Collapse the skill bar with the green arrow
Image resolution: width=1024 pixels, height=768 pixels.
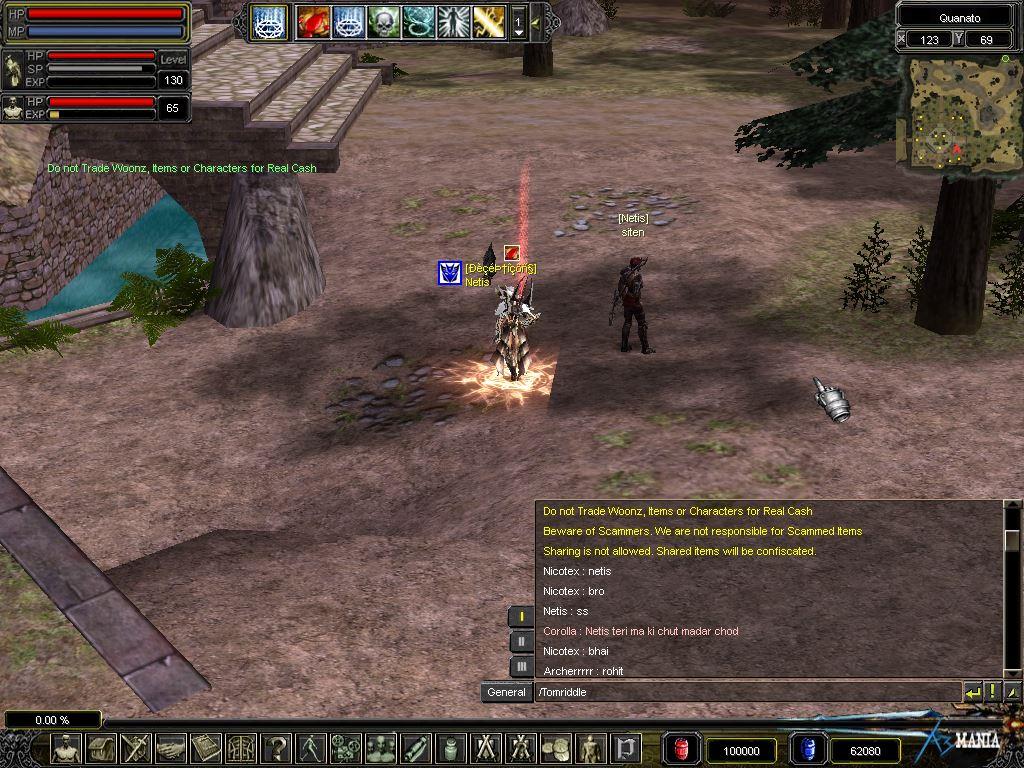tap(537, 22)
